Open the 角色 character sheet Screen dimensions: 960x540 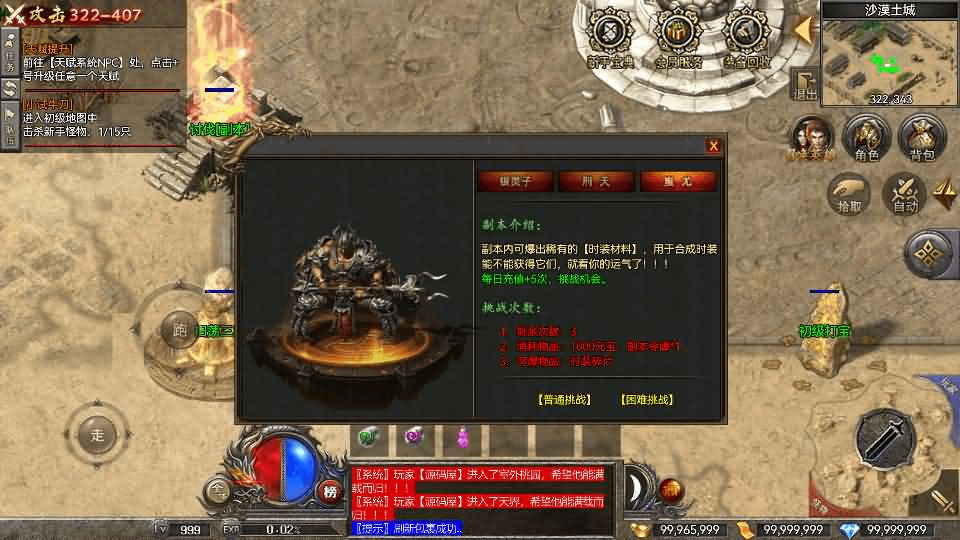[866, 138]
